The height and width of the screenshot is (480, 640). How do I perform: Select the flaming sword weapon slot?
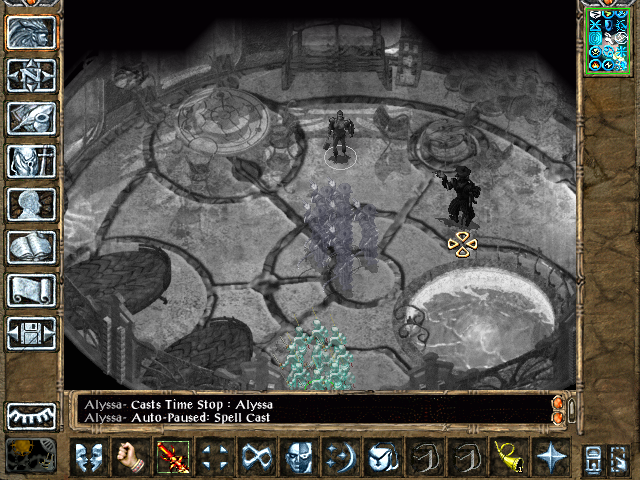(x=172, y=457)
